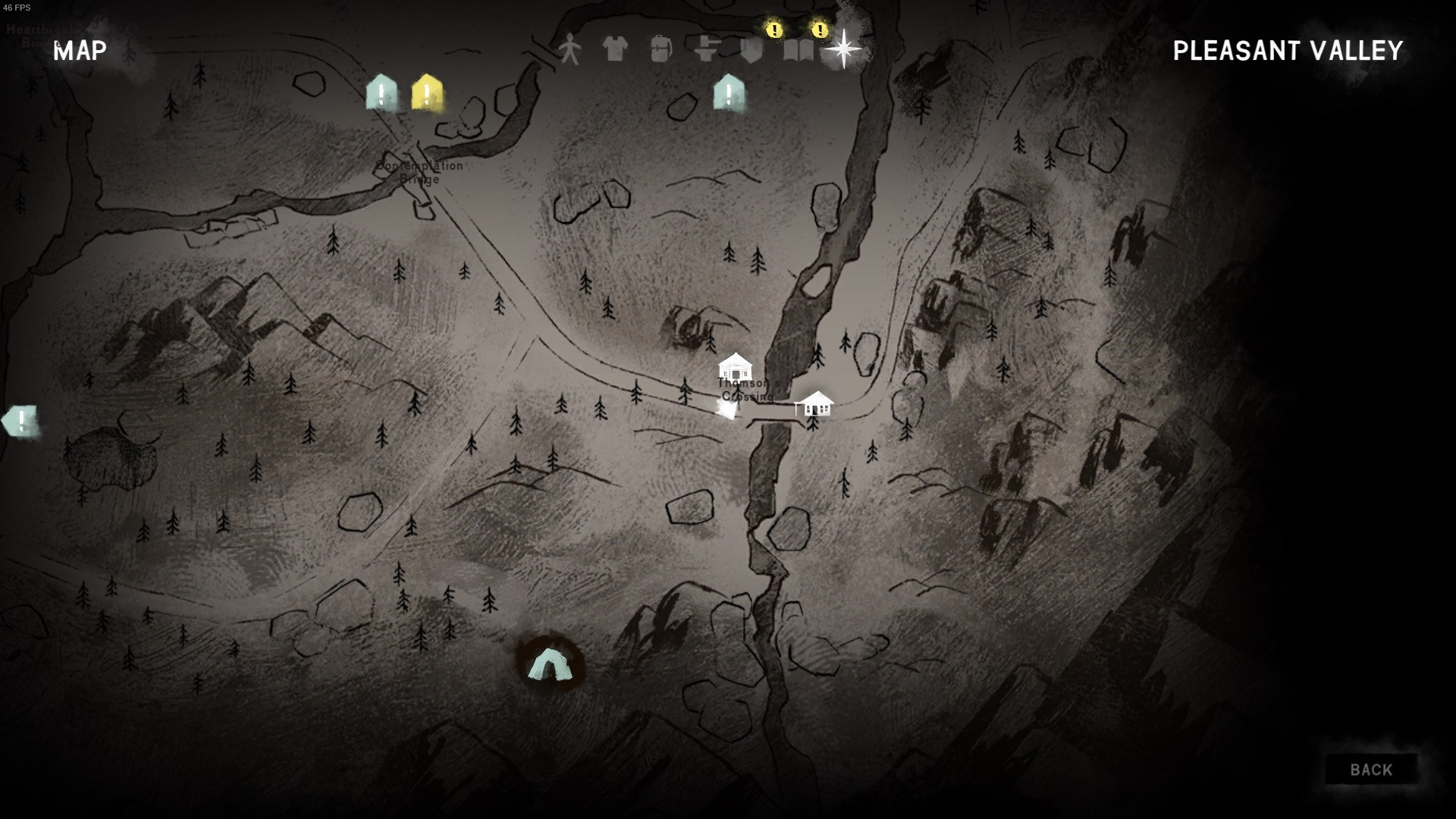Viewport: 1456px width, 819px height.
Task: Select the shield-shaped tab icon
Action: click(752, 50)
